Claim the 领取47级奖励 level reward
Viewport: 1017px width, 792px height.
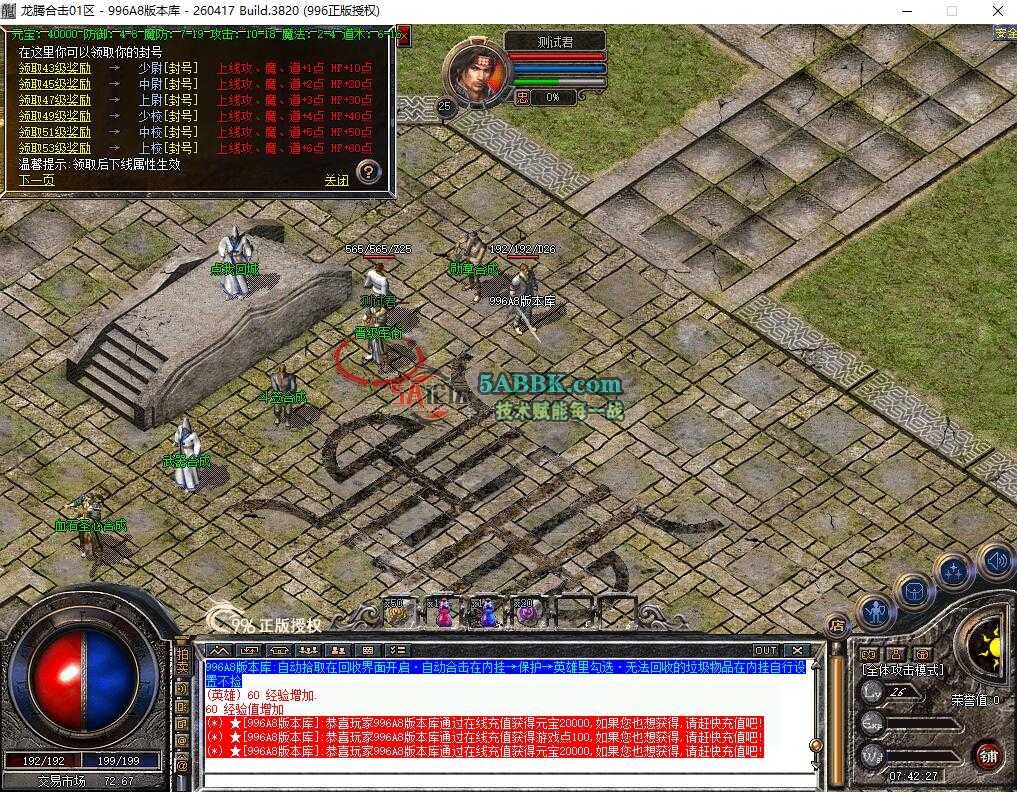[x=55, y=100]
